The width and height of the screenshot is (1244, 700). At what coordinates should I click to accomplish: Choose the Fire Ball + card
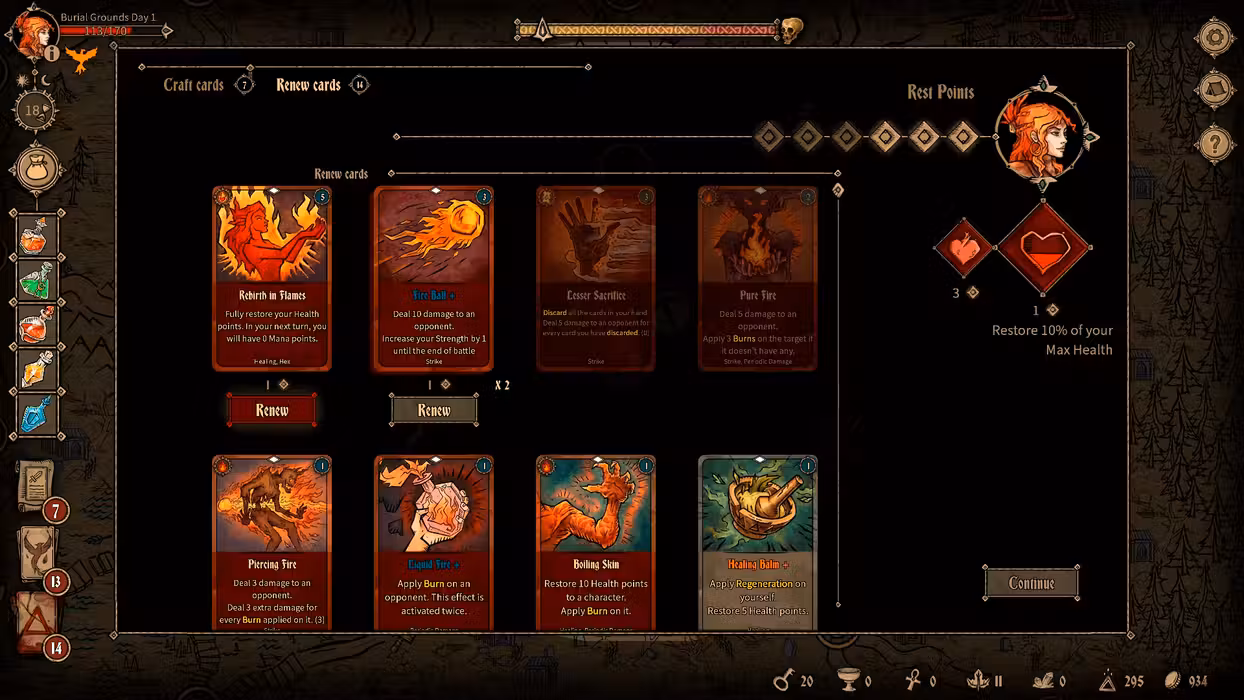point(434,278)
